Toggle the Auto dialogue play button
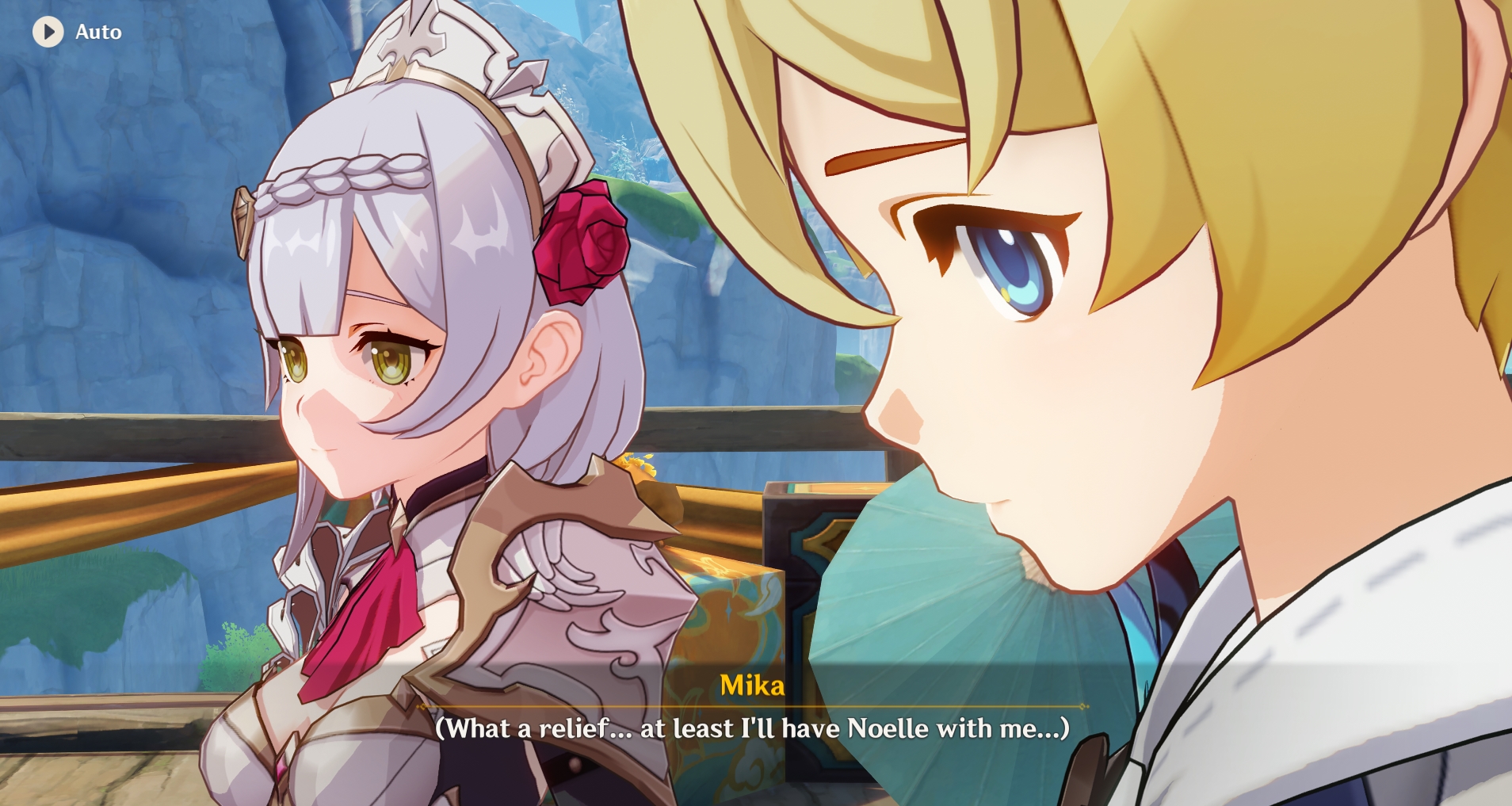The width and height of the screenshot is (1512, 806). (x=48, y=32)
